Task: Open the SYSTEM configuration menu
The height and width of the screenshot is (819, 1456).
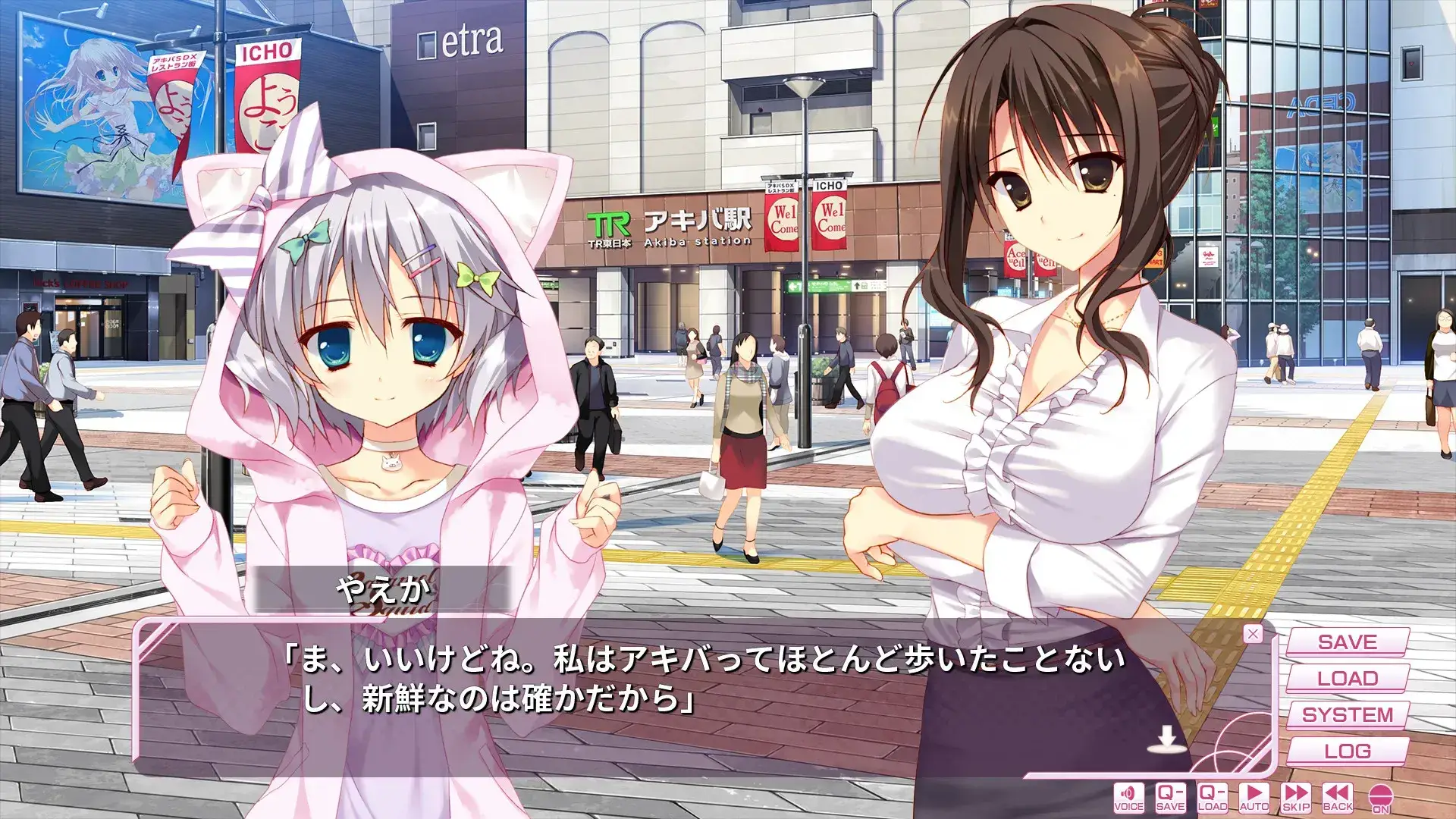Action: [1349, 714]
